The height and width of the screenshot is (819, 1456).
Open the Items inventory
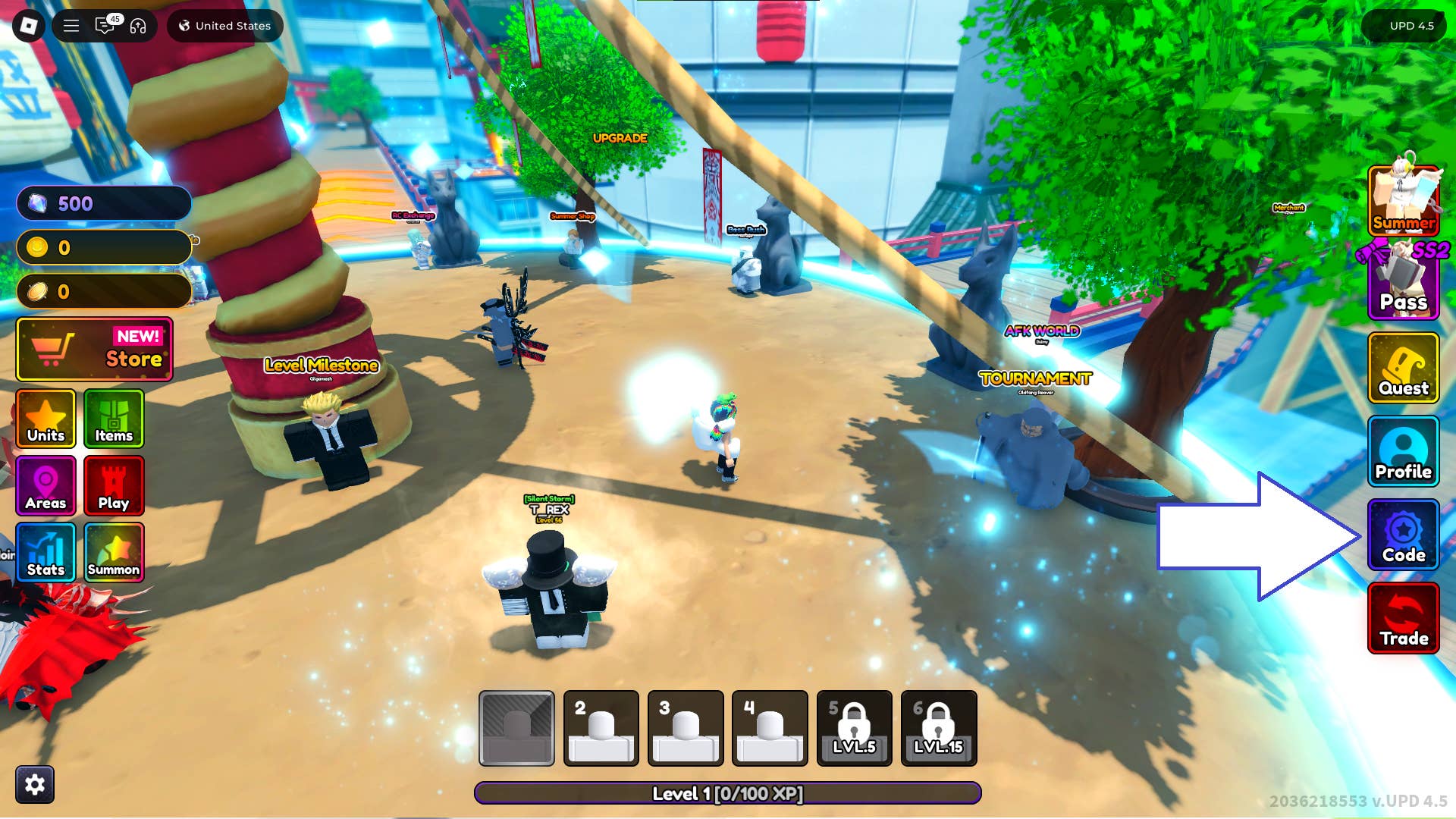[x=114, y=419]
